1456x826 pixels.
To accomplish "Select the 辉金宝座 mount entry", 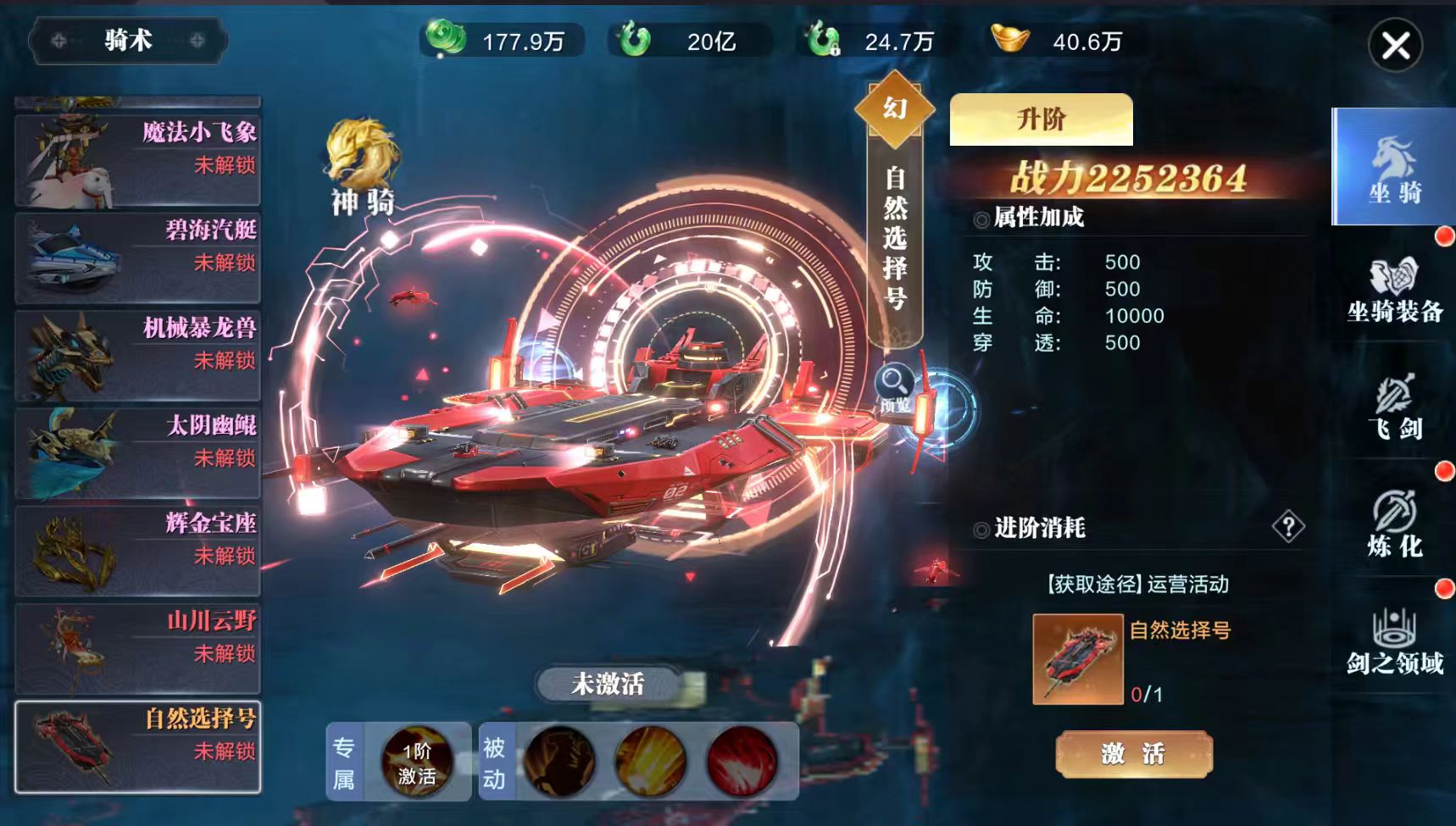I will point(138,550).
